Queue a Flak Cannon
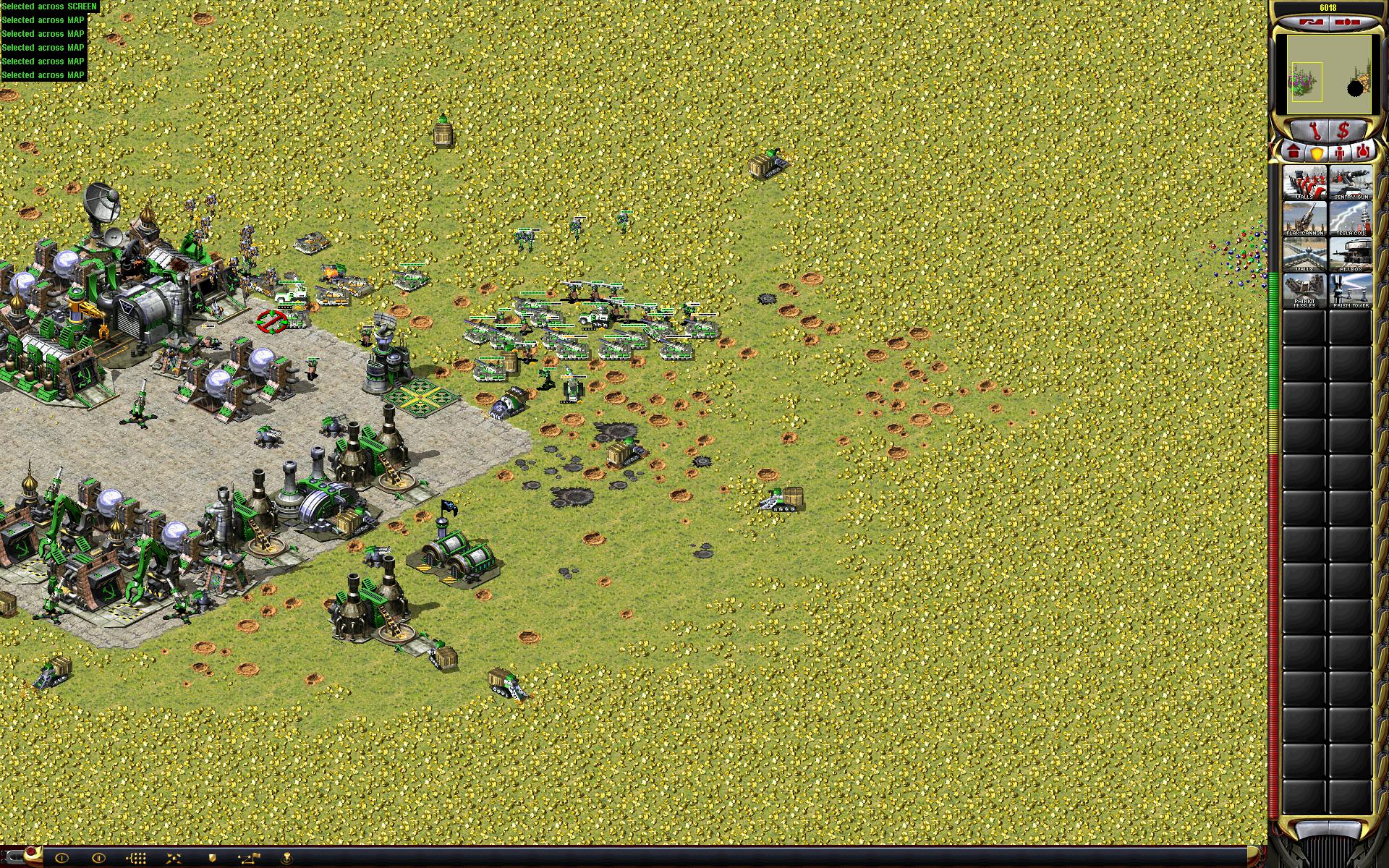Image resolution: width=1389 pixels, height=868 pixels. (1304, 218)
